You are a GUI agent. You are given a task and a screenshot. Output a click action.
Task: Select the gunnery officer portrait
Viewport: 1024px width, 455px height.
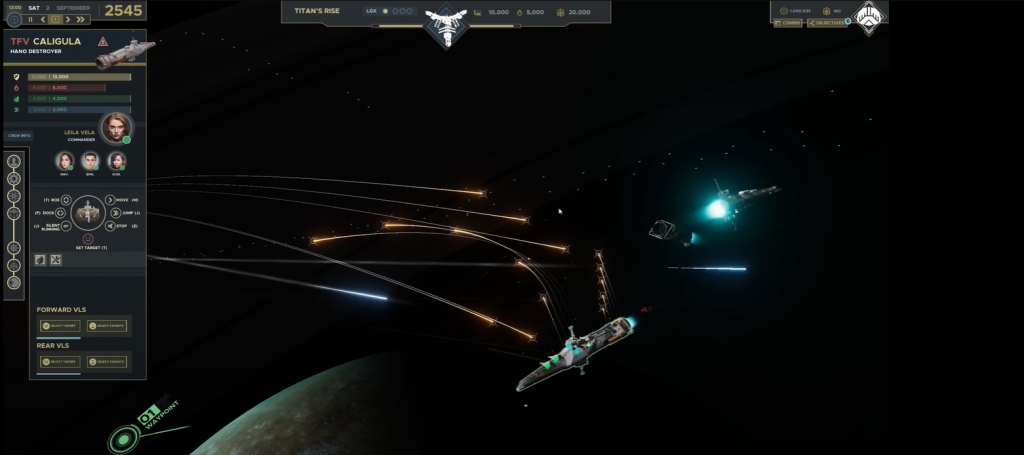point(116,160)
